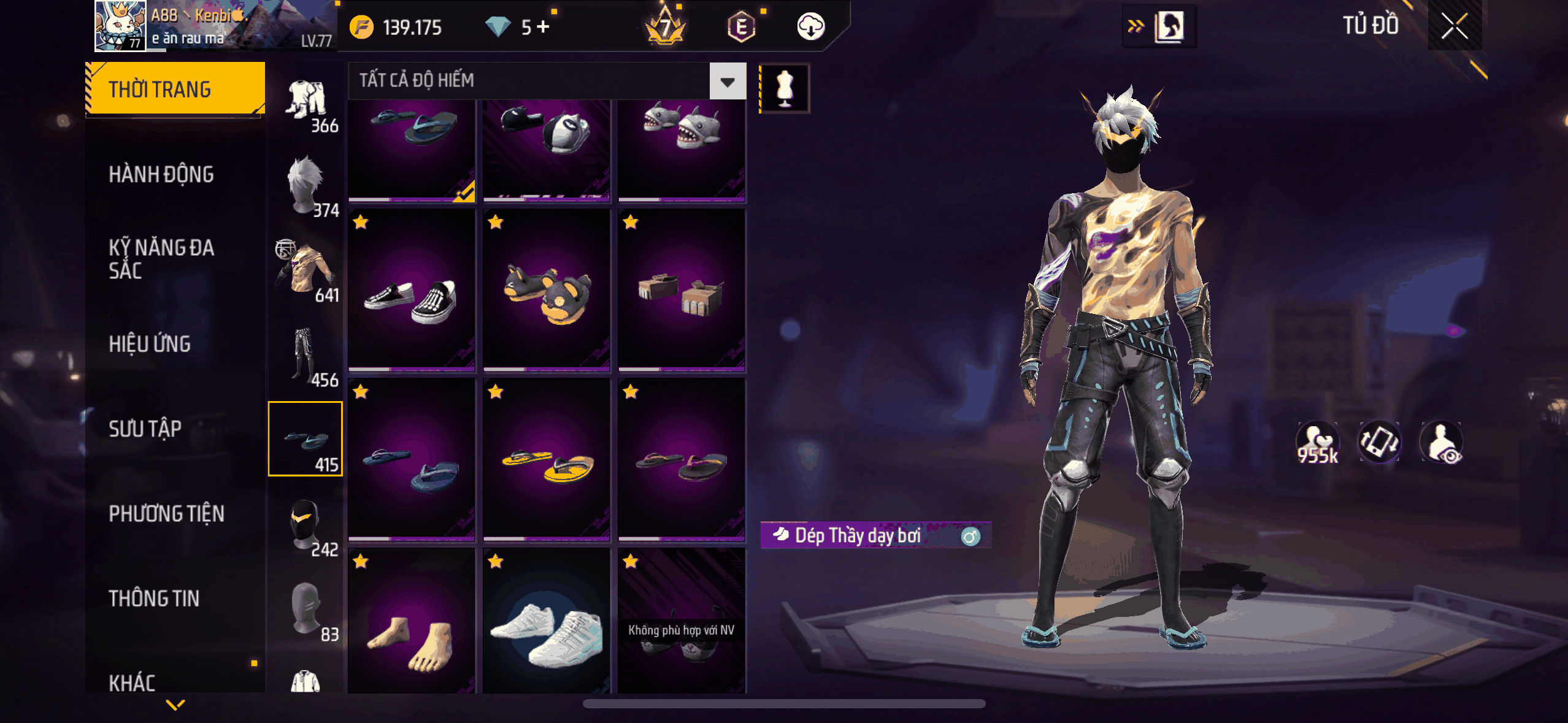
Task: Open the Hiệu Ứng section
Action: tap(150, 344)
